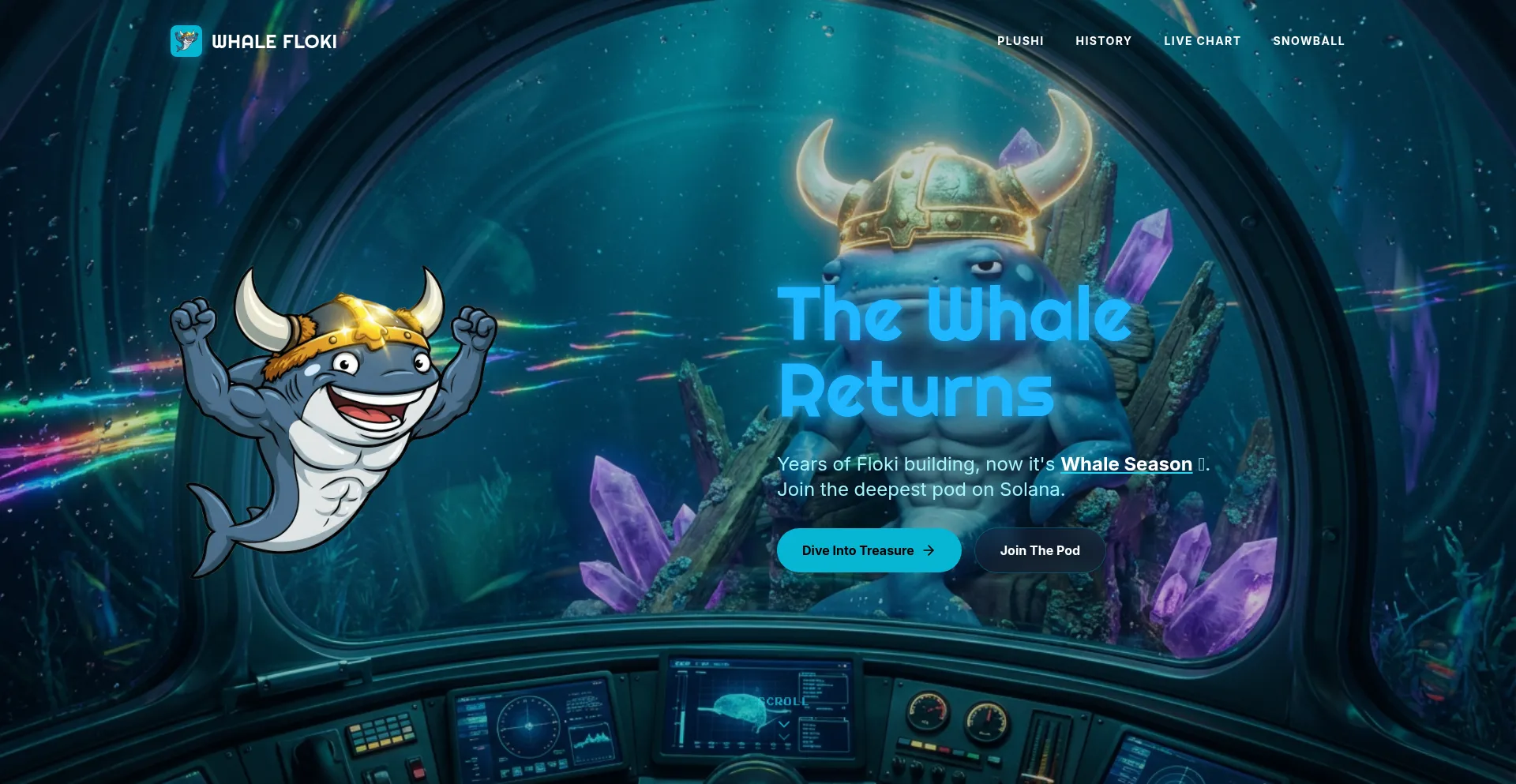Click the arrow inside Dive Into Treasure
The height and width of the screenshot is (784, 1516).
pyautogui.click(x=929, y=550)
